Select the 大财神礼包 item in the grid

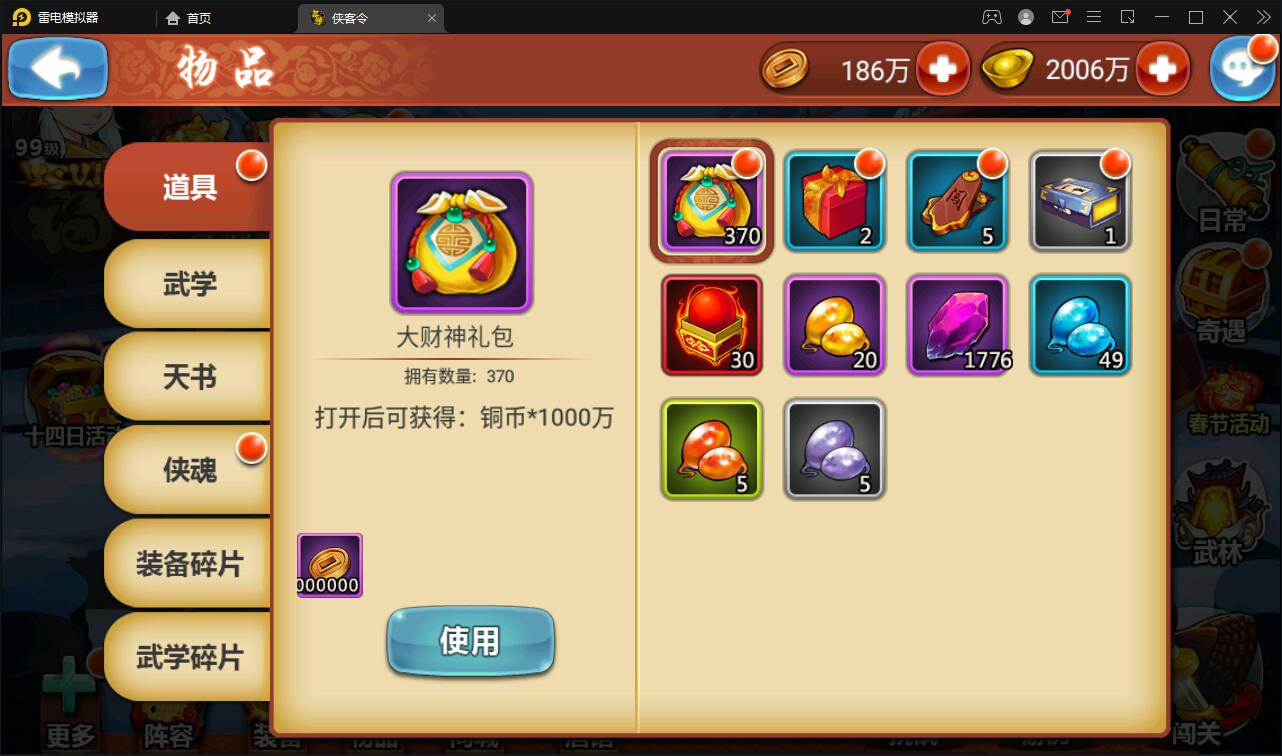pyautogui.click(x=711, y=202)
